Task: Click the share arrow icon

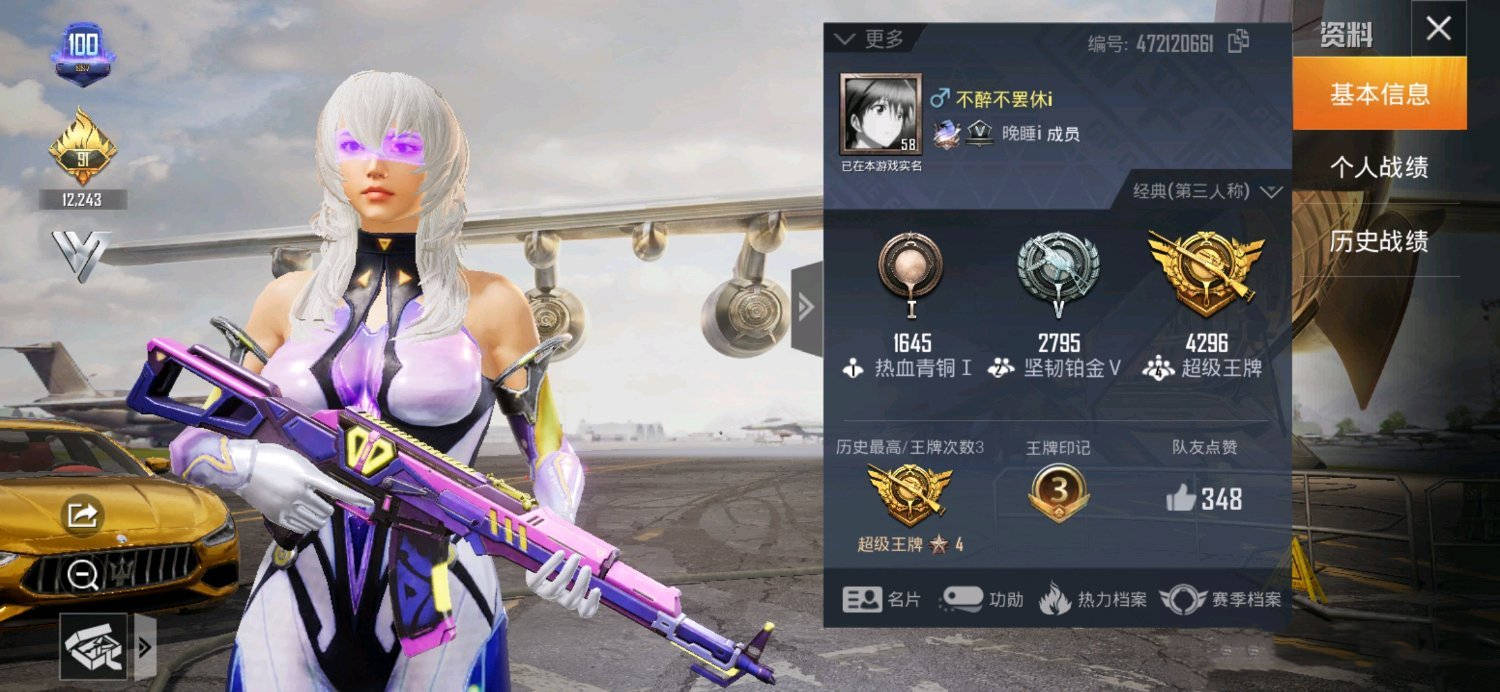Action: click(82, 515)
